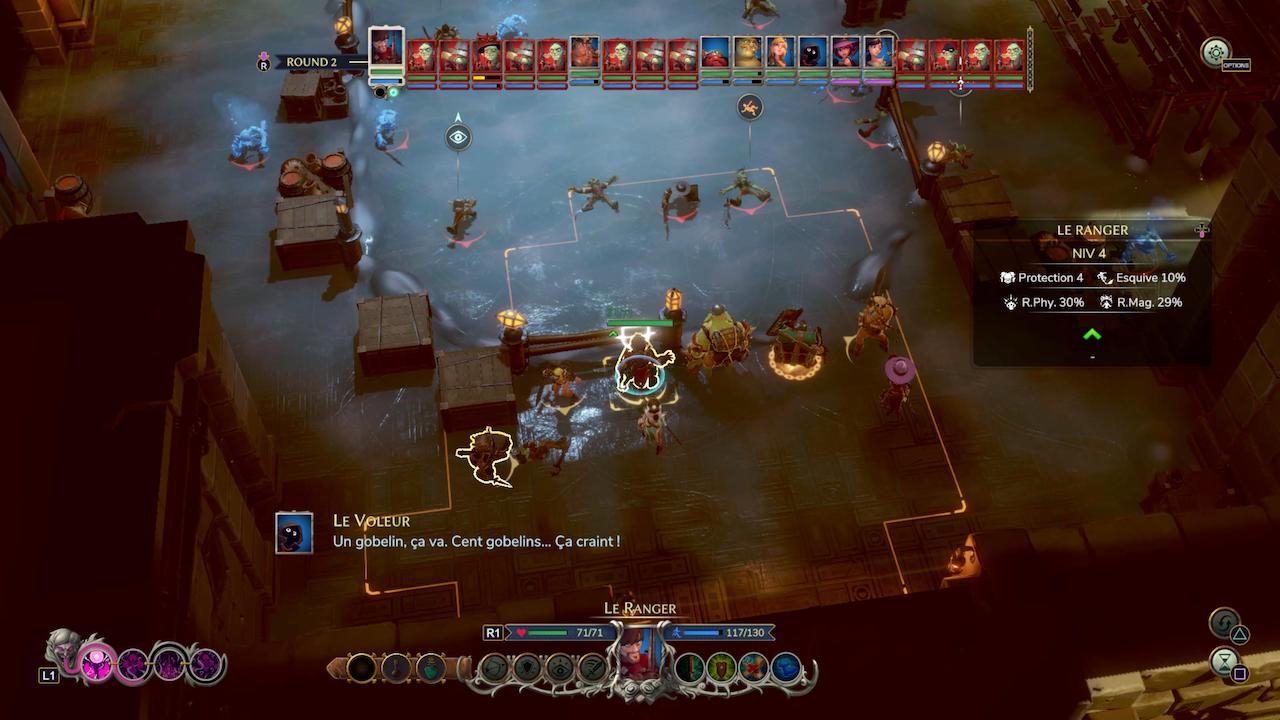Activate the green sword ability
1280x720 pixels.
coord(689,667)
